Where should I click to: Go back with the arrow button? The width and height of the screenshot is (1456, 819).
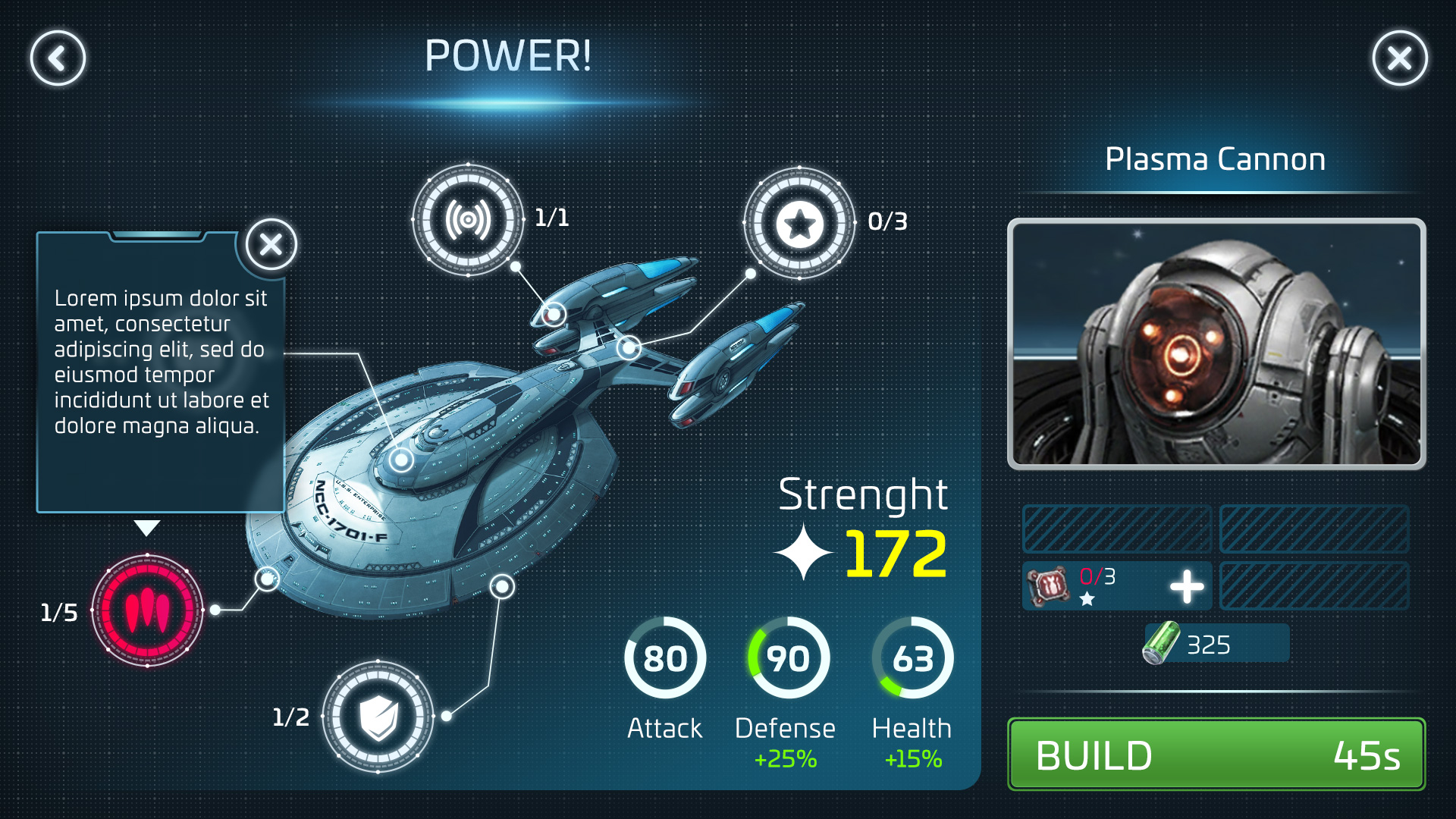[x=58, y=58]
